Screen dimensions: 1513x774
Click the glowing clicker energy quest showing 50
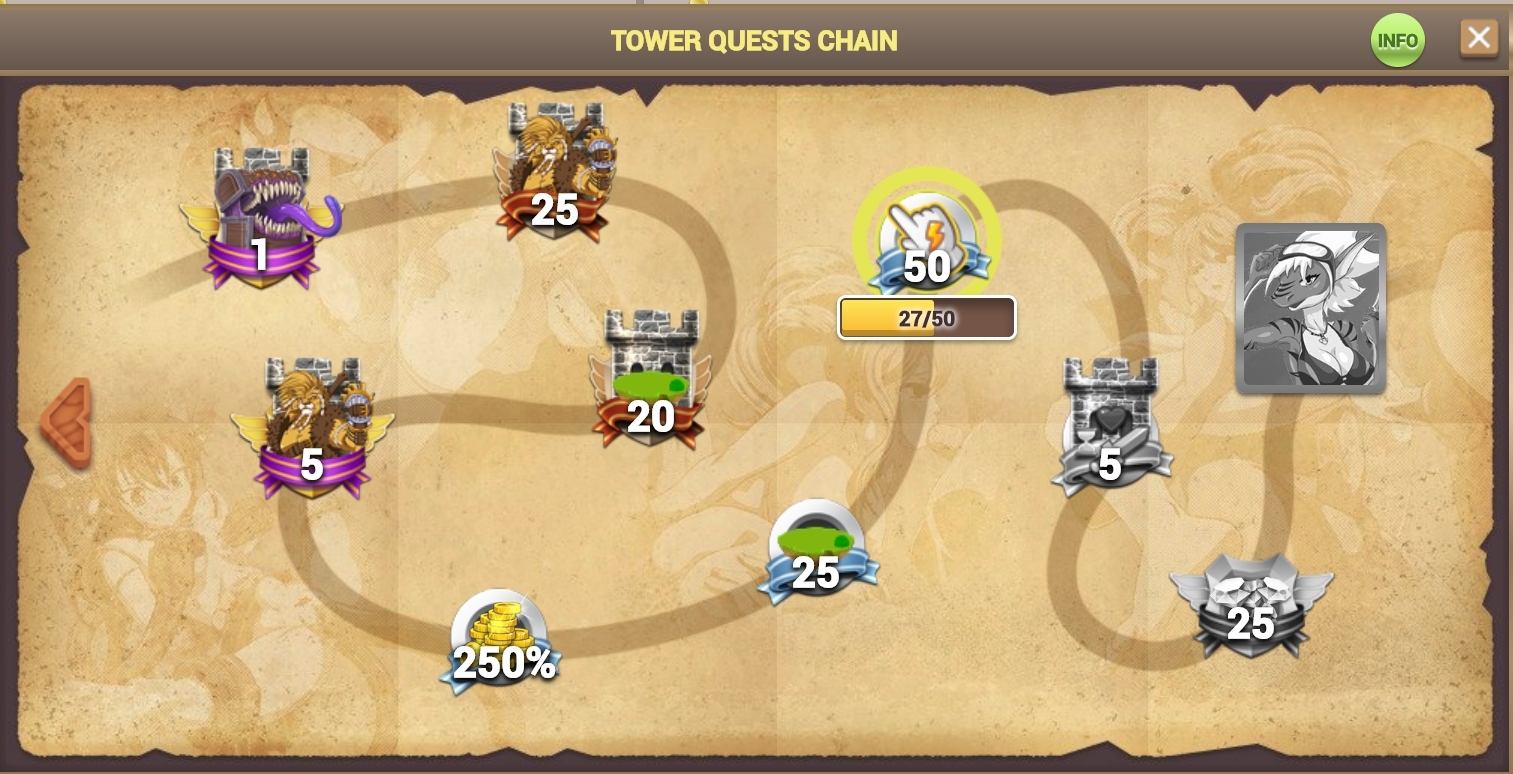[x=925, y=237]
